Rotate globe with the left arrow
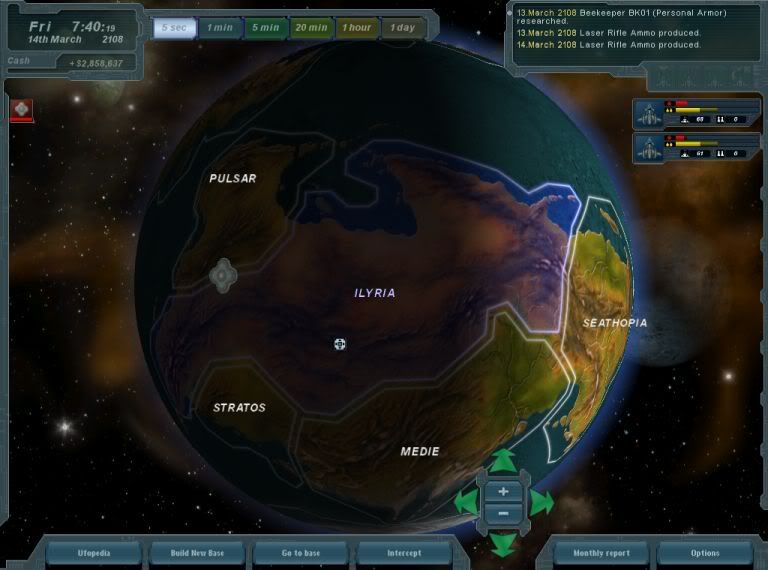This screenshot has width=768, height=570. (x=466, y=502)
